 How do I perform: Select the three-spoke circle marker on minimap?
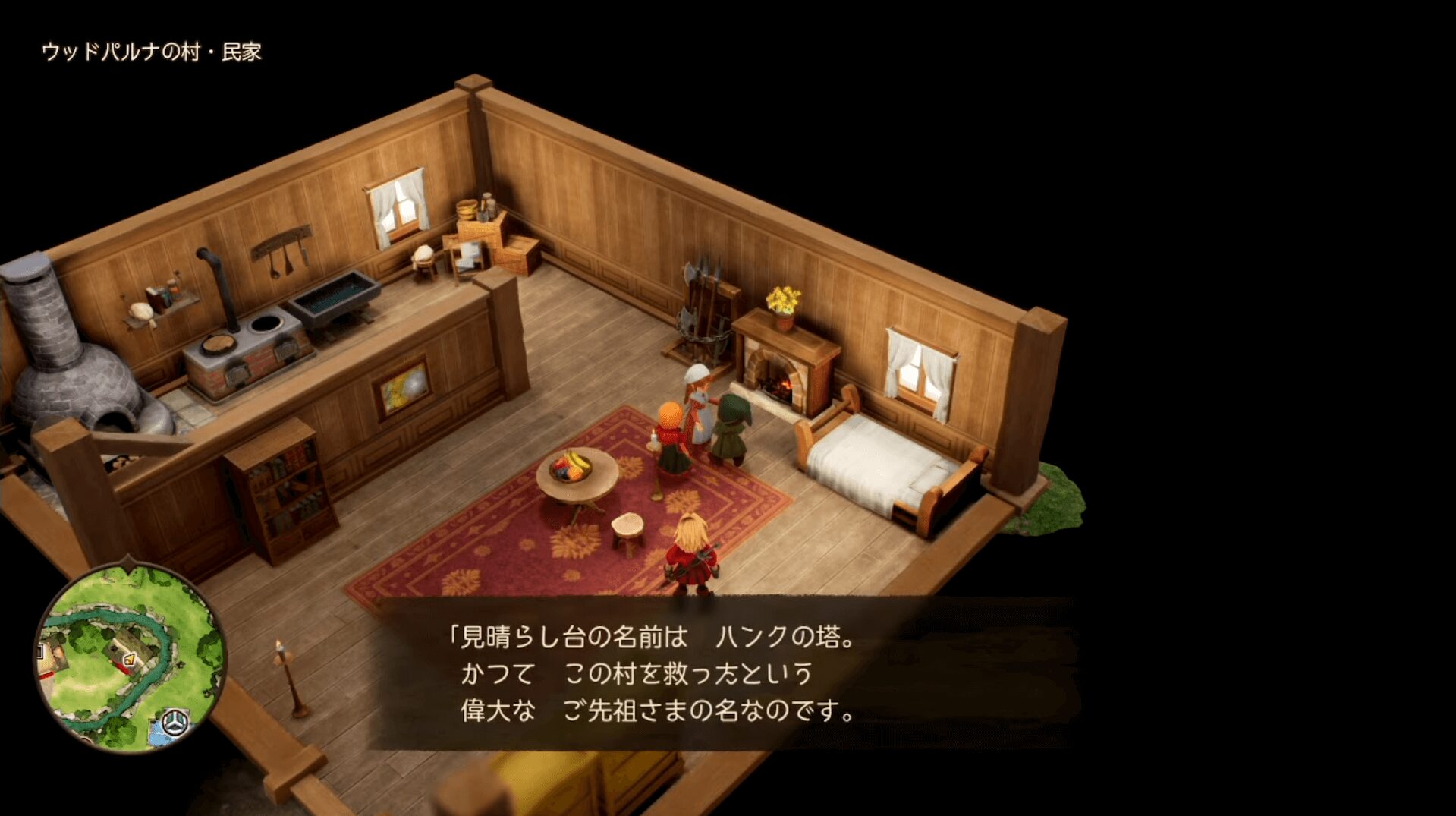coord(175,721)
